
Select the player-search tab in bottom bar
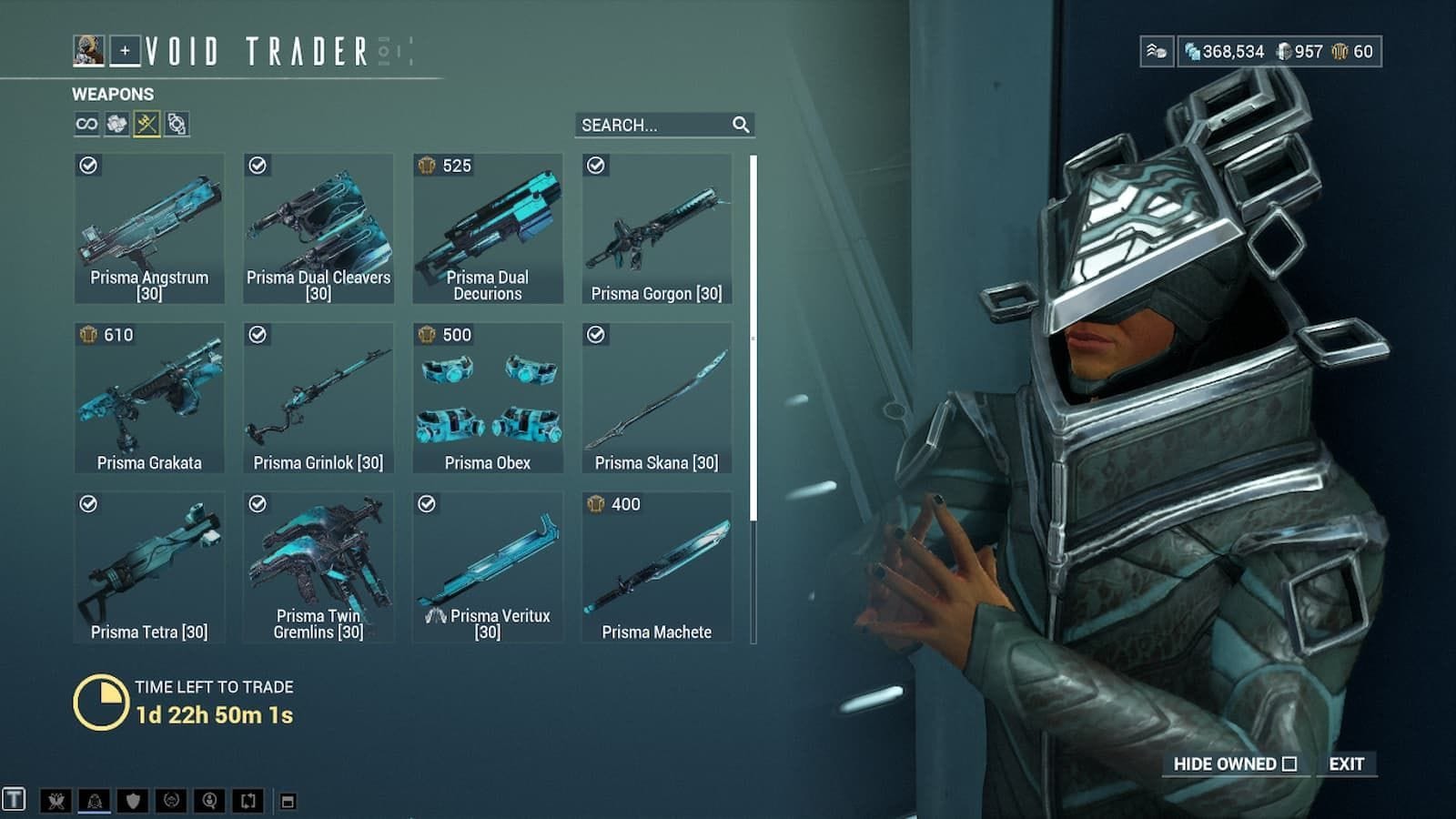point(210,801)
